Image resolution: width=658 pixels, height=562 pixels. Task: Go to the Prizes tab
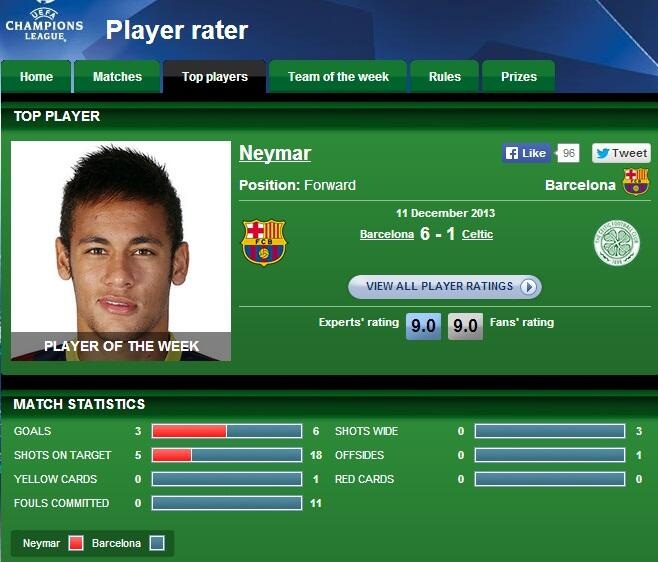point(519,77)
